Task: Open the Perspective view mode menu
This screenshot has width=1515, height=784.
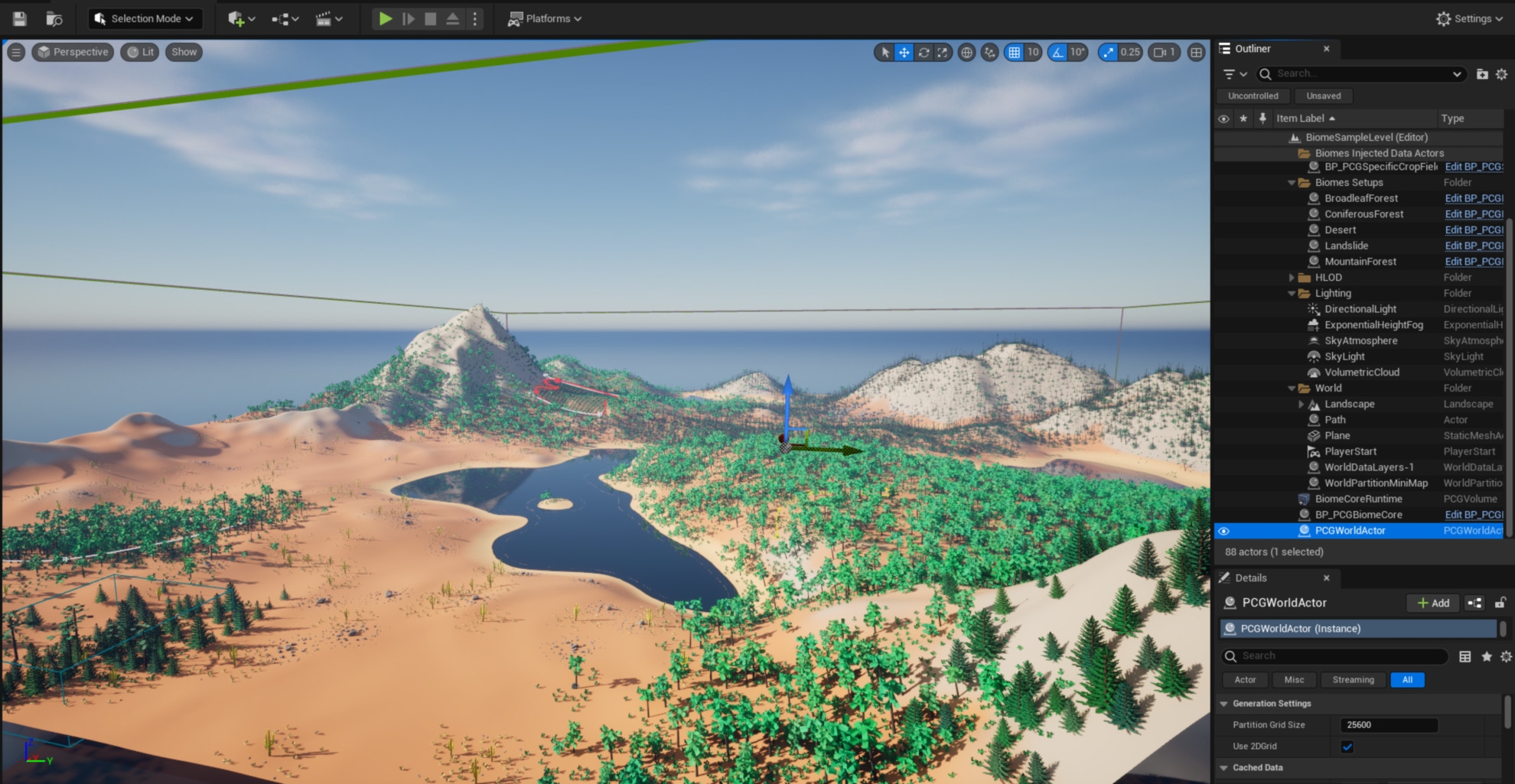Action: [x=73, y=52]
